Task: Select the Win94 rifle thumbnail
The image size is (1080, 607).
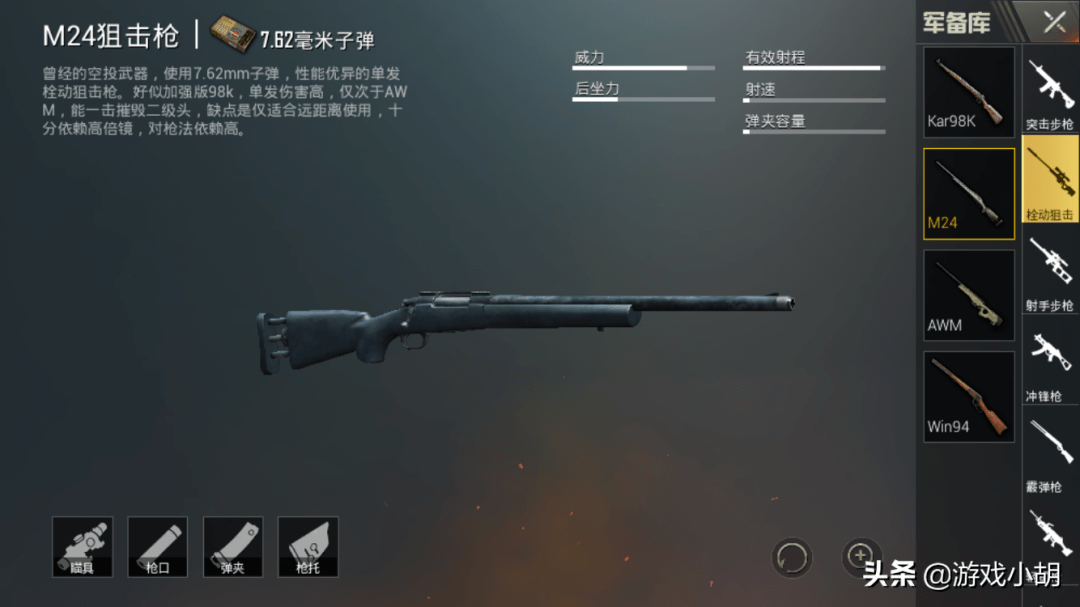Action: 968,397
